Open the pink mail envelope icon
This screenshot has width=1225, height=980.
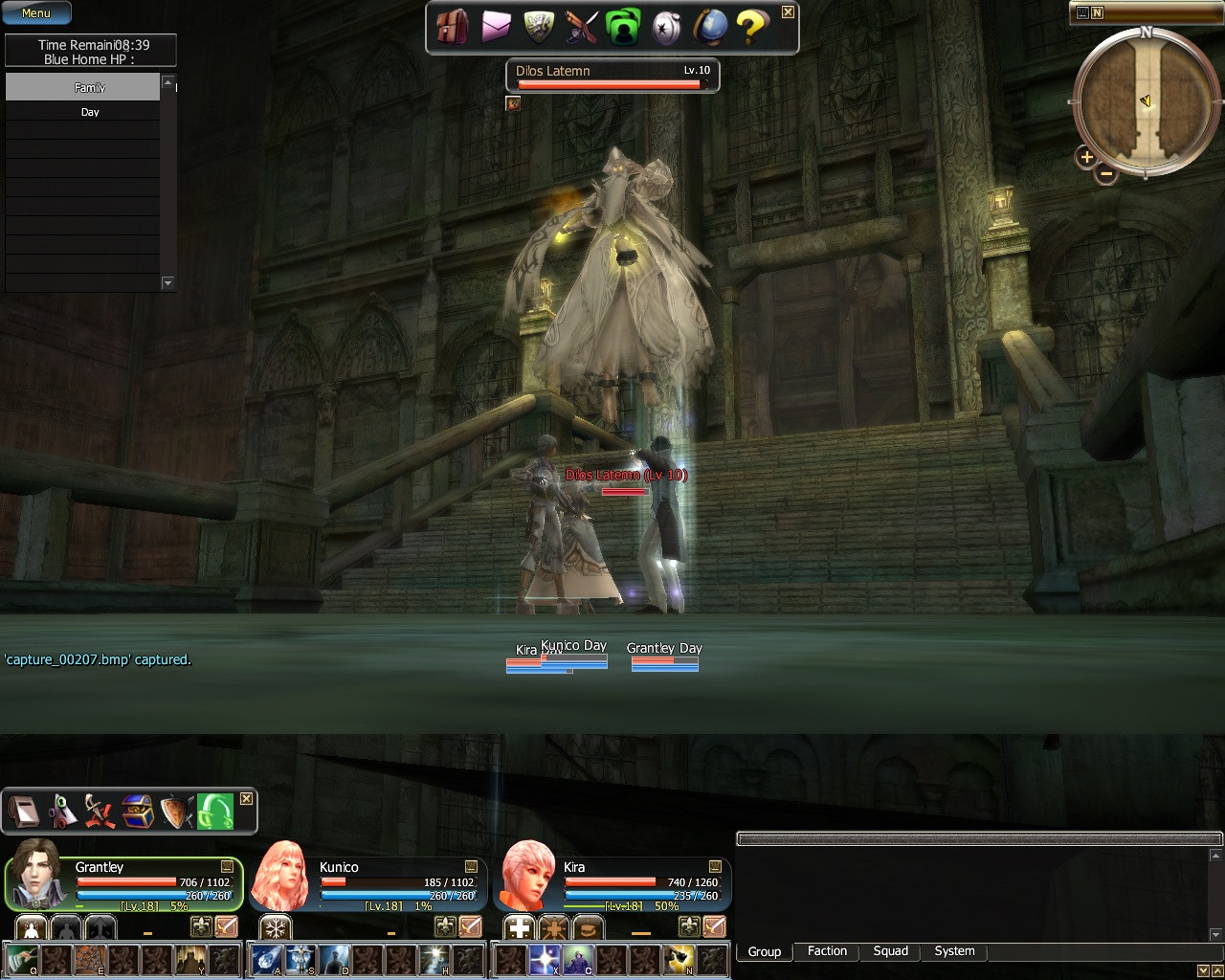tap(495, 27)
